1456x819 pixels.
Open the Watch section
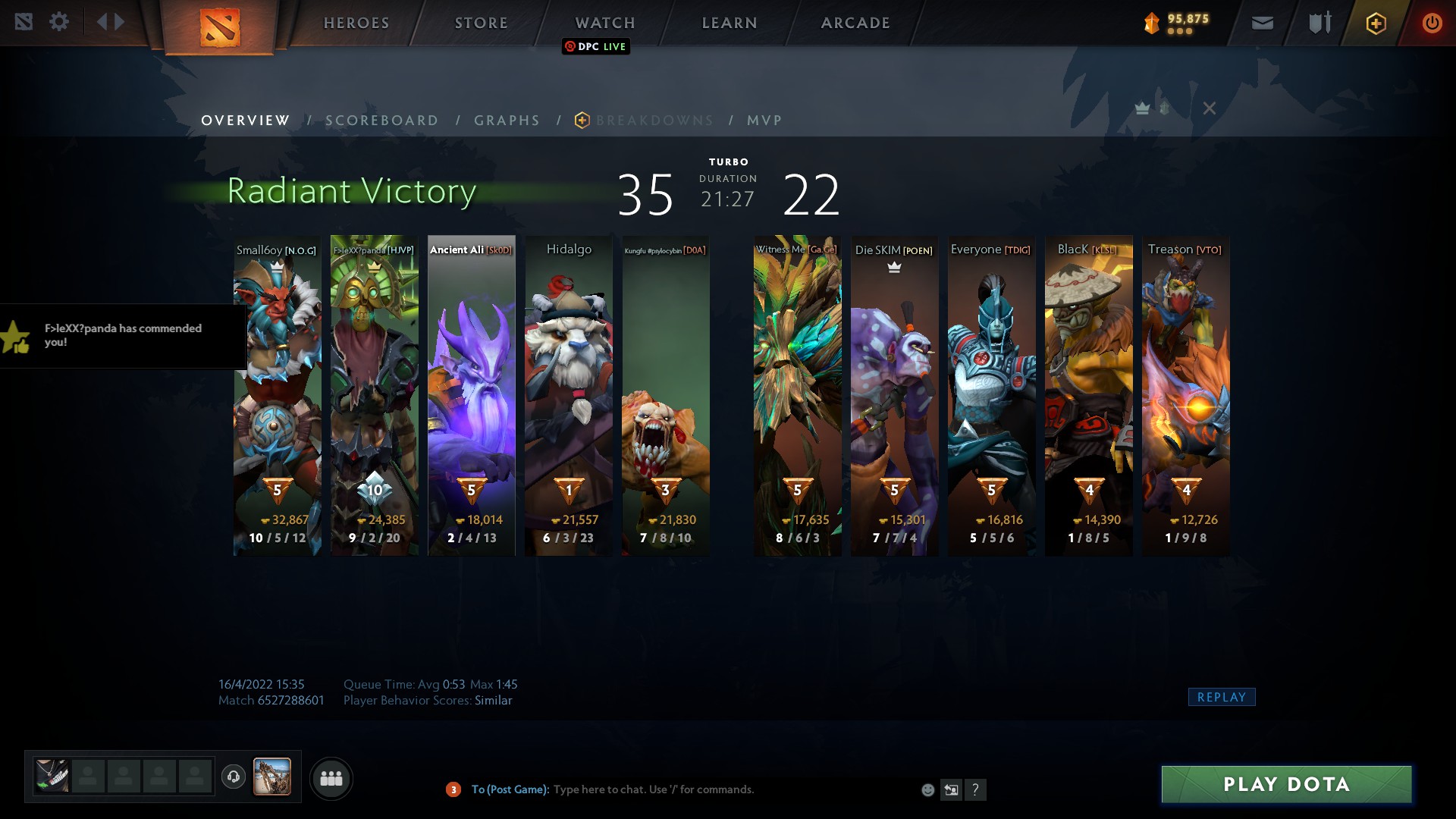(605, 23)
